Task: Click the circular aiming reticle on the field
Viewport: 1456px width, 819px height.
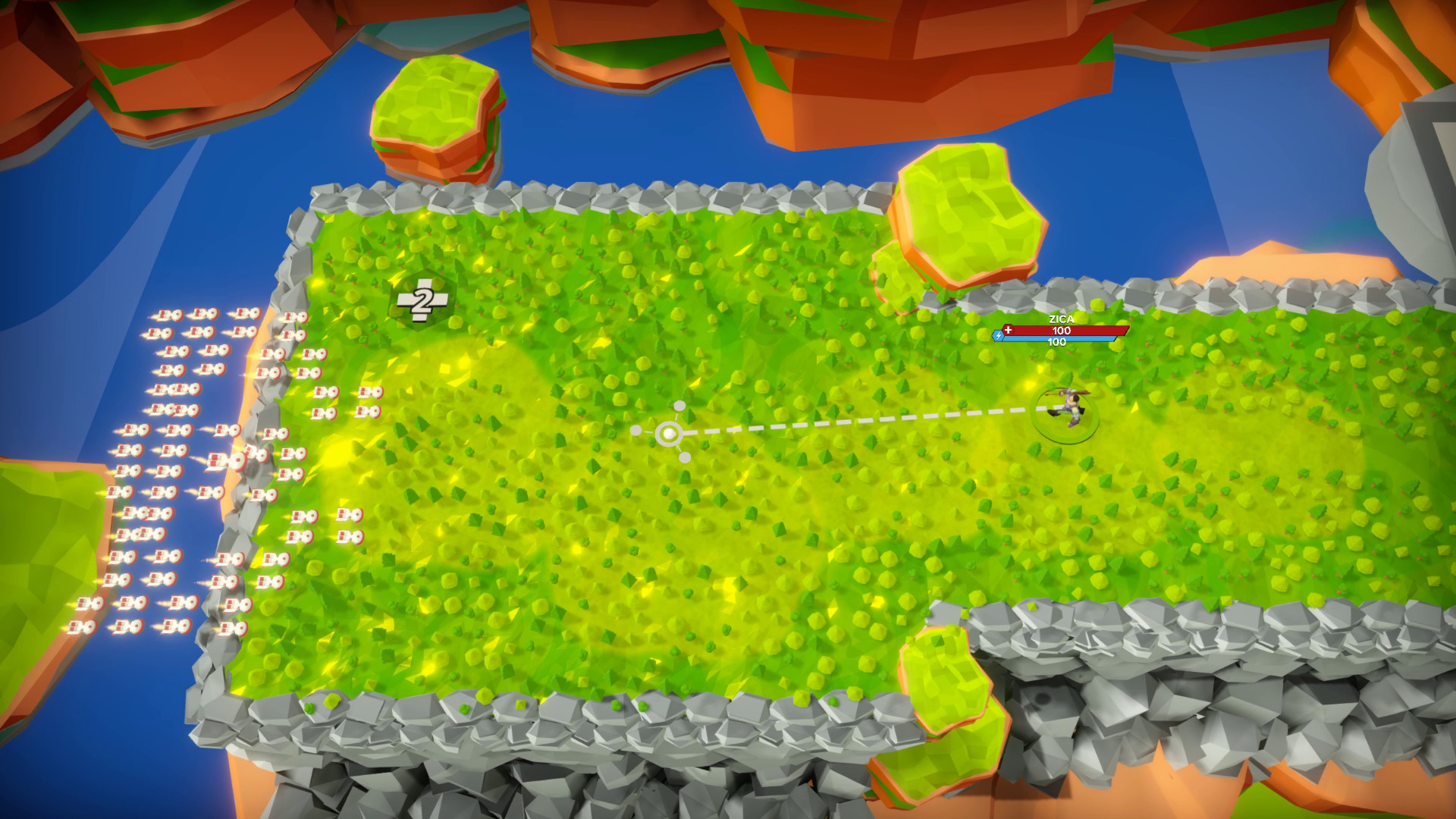Action: [669, 433]
